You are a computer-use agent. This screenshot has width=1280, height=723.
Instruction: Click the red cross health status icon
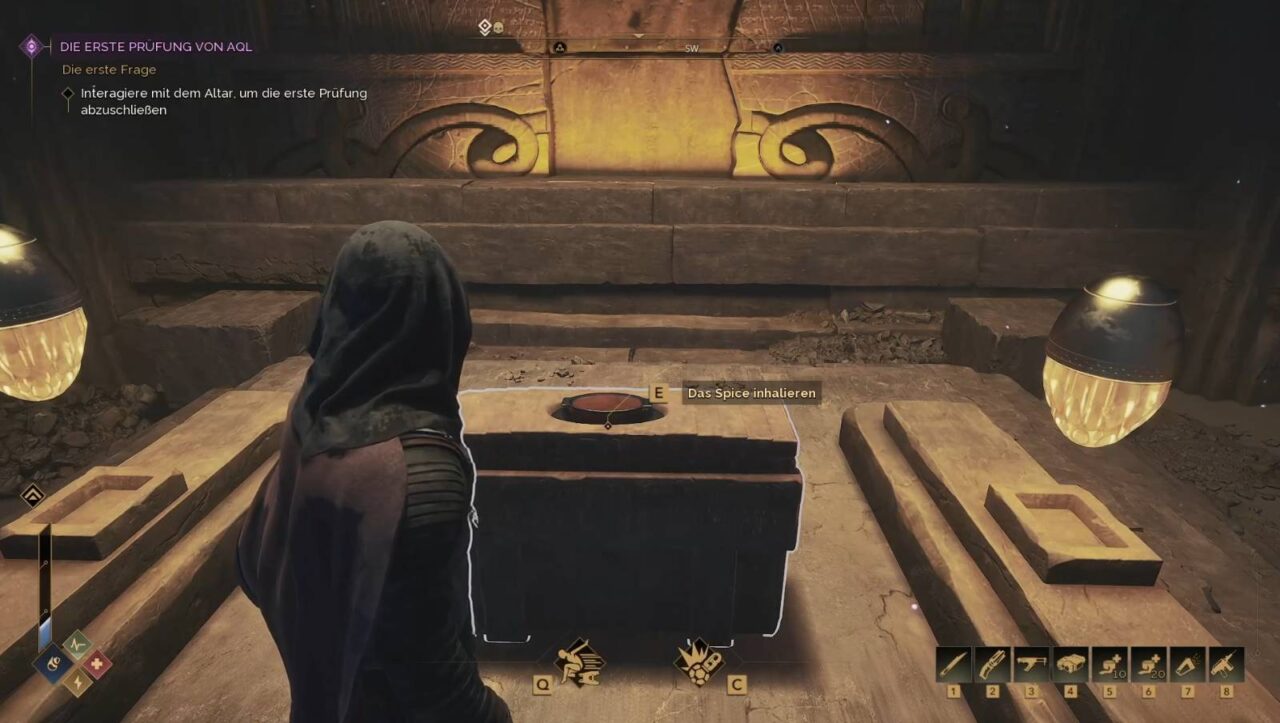(96, 663)
